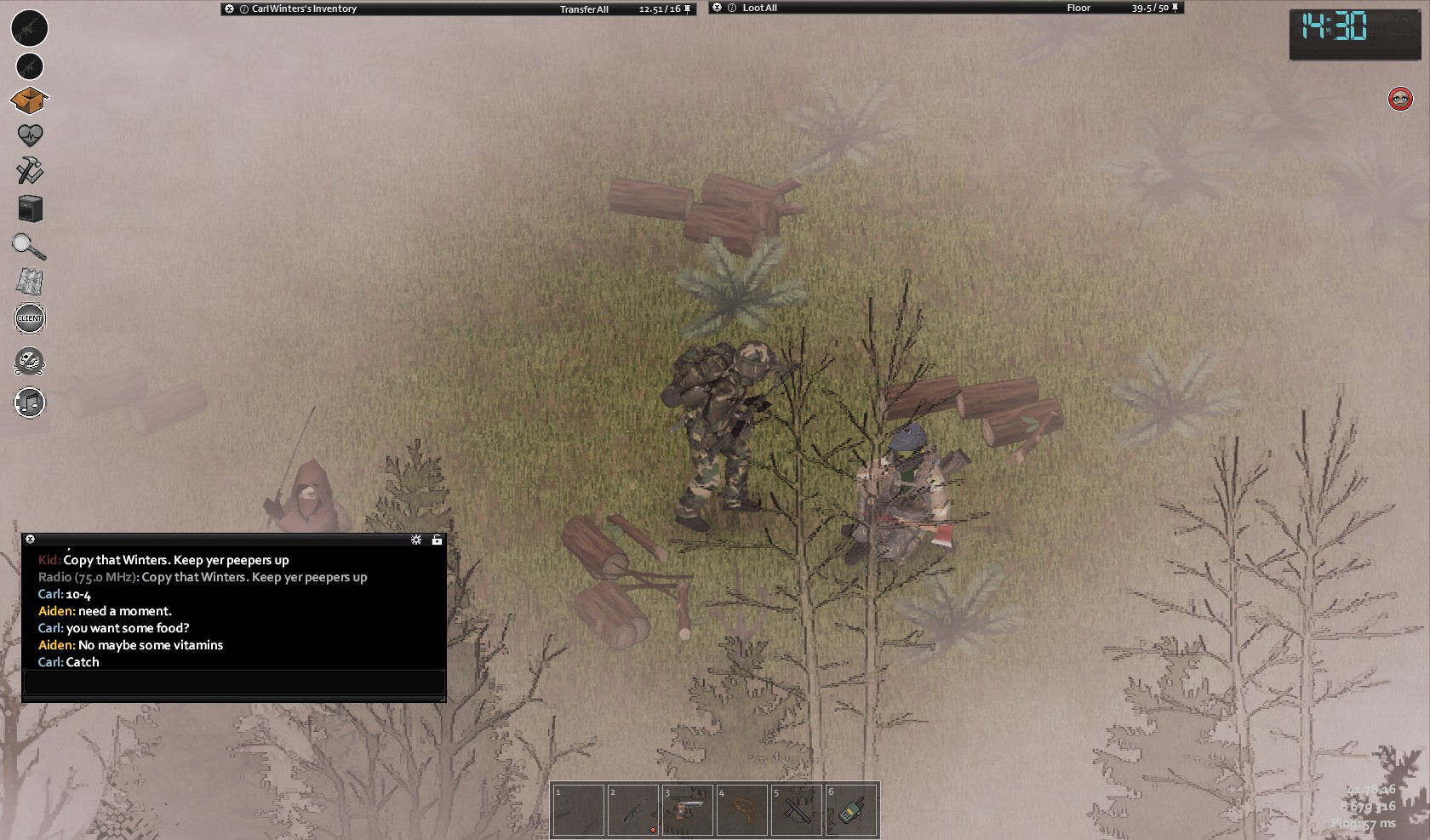This screenshot has width=1430, height=840.
Task: Click the furniture moving icon
Action: (30, 209)
